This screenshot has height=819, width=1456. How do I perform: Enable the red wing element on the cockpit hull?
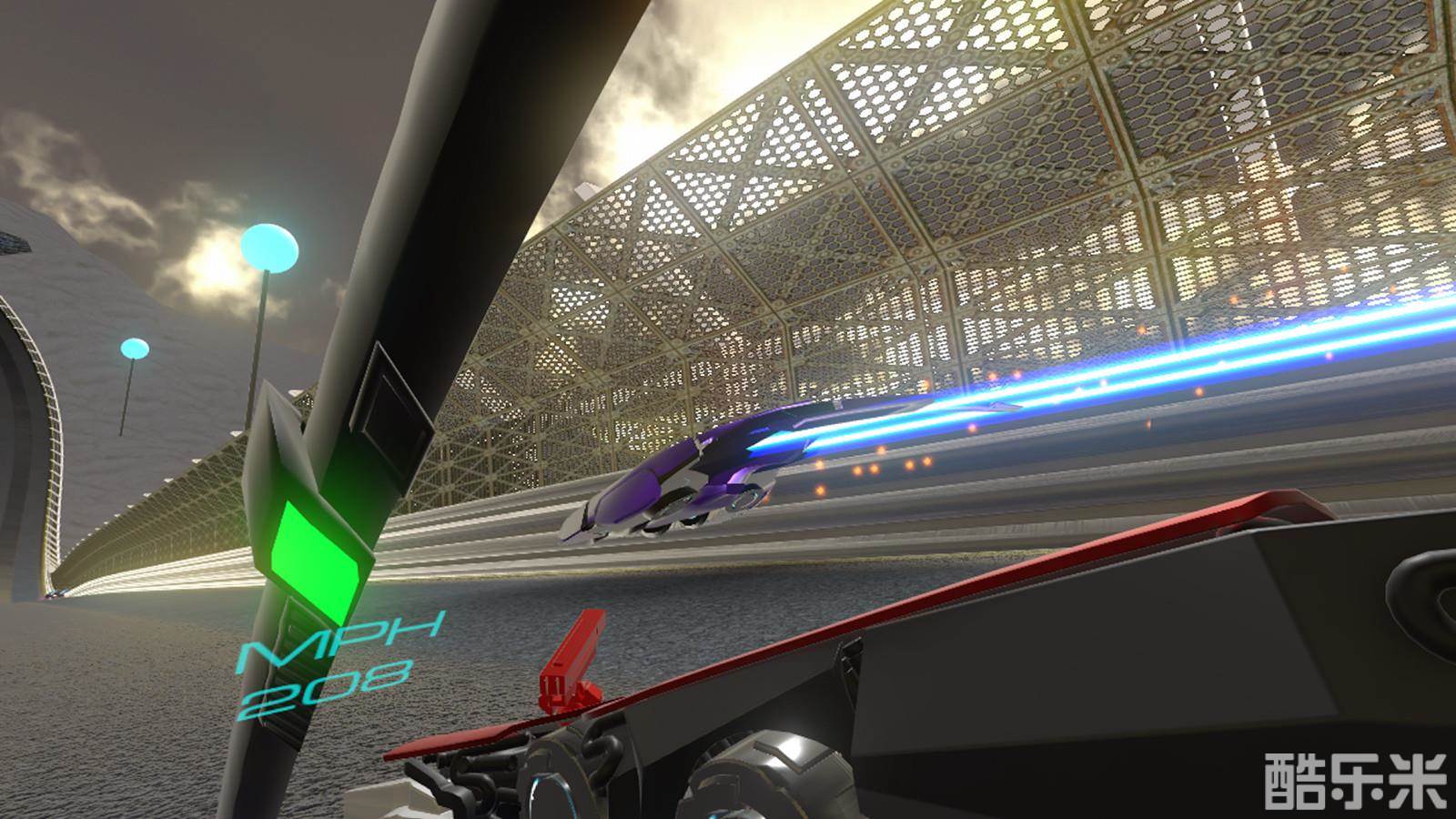[x=1092, y=564]
